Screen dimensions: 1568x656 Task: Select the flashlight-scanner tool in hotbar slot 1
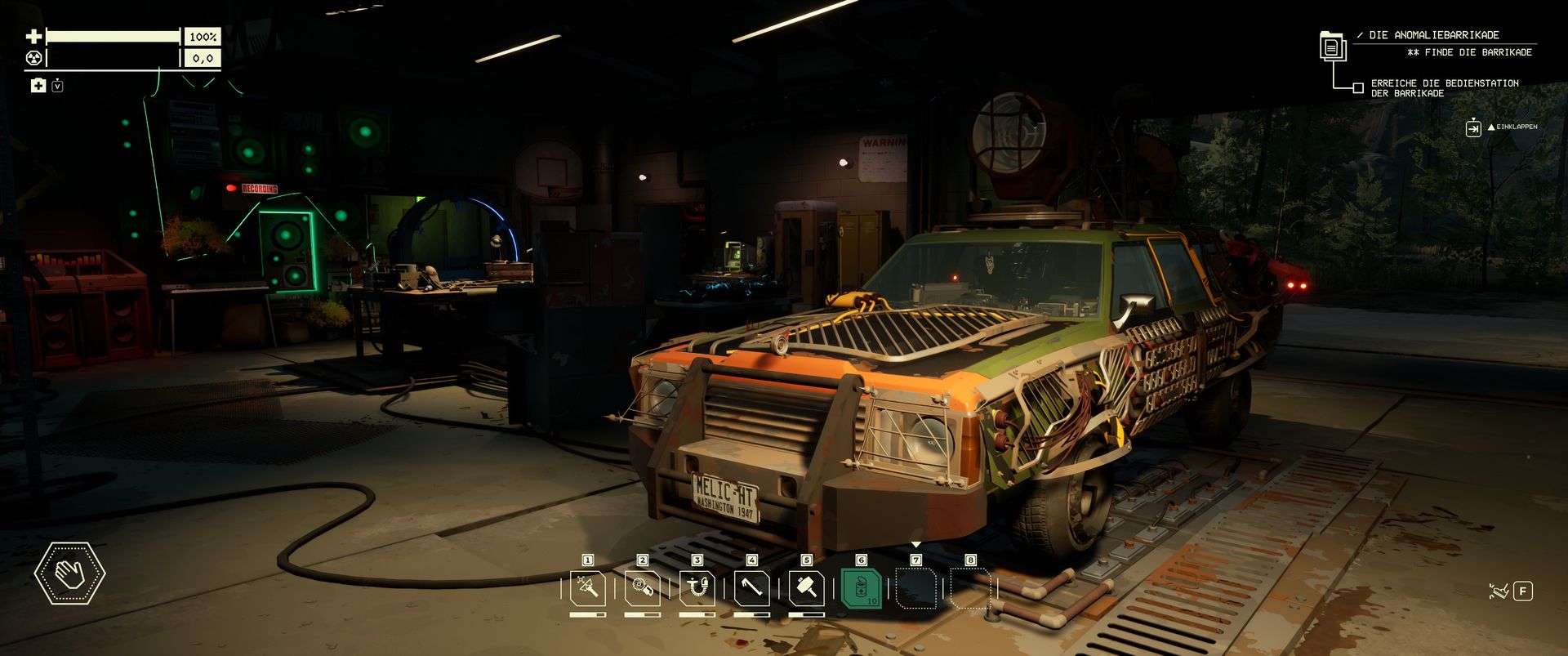tap(587, 587)
